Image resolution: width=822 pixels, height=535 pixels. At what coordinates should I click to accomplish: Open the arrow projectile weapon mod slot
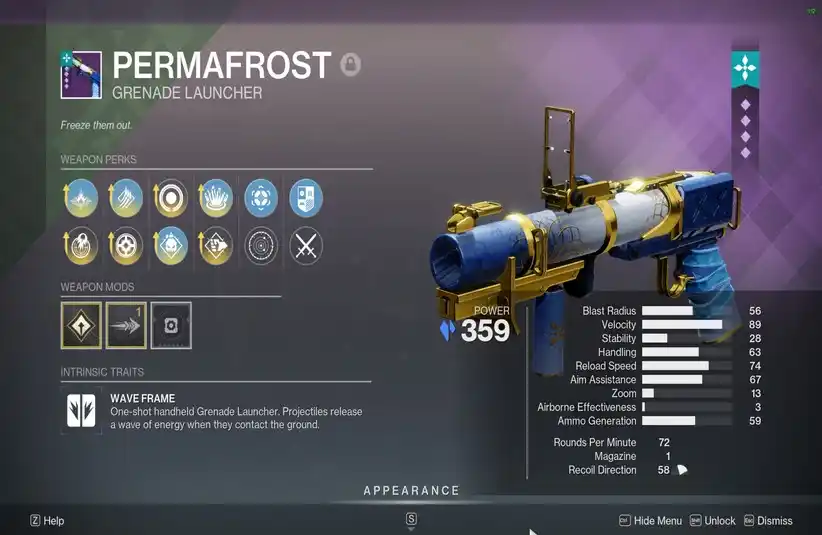click(126, 326)
